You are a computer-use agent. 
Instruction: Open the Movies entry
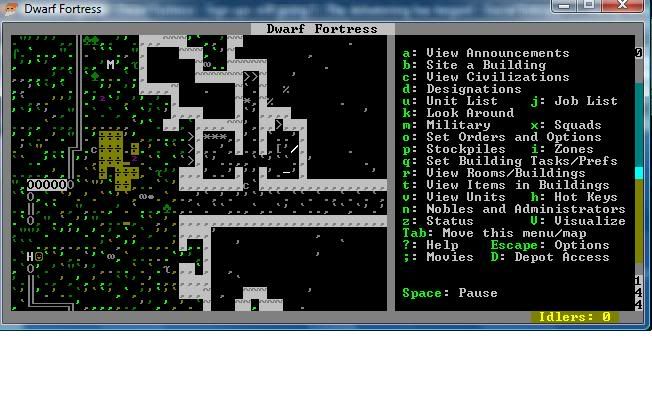tap(450, 257)
